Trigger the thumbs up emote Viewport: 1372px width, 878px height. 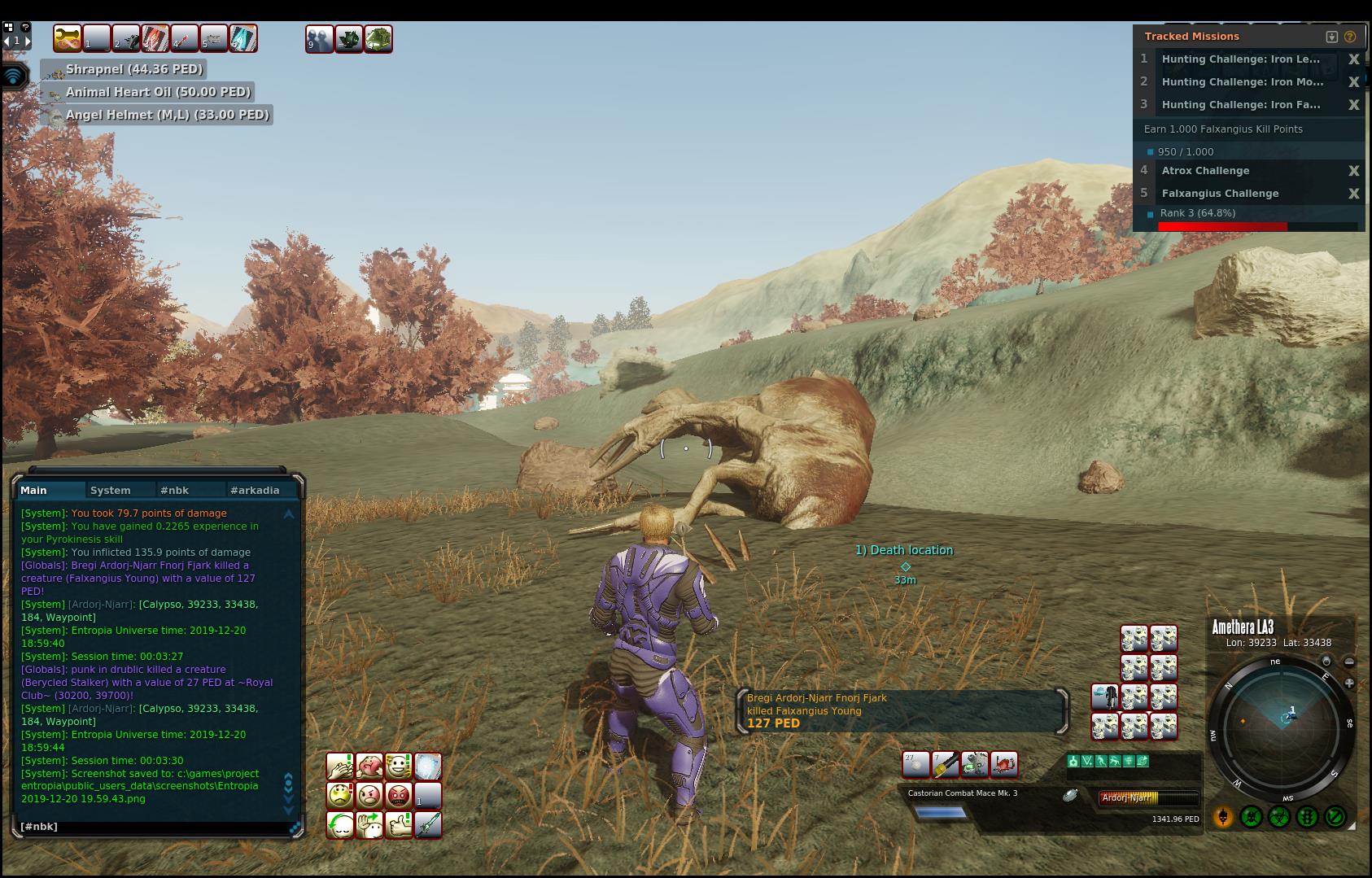[x=399, y=825]
